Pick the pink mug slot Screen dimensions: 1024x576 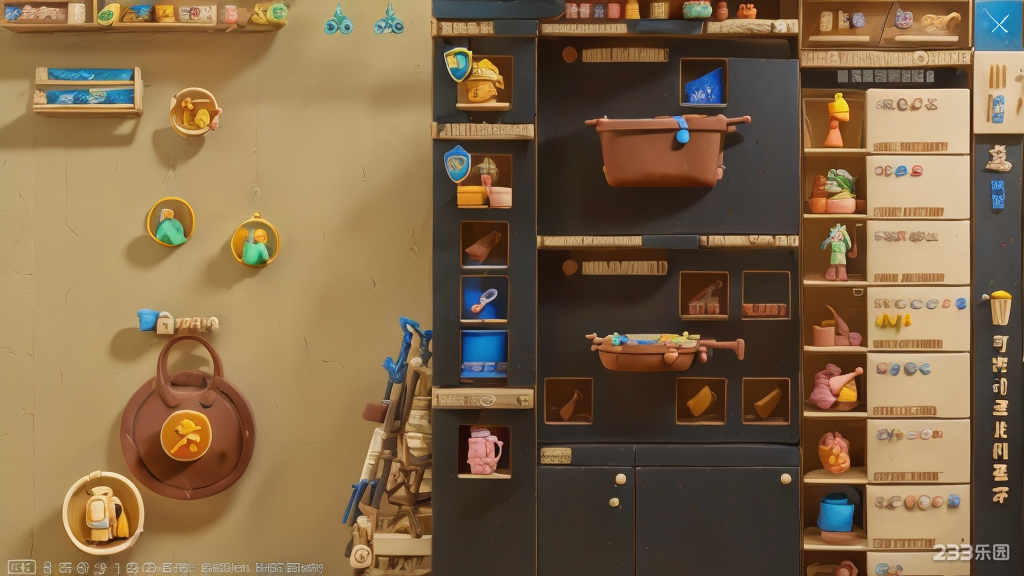[484, 451]
